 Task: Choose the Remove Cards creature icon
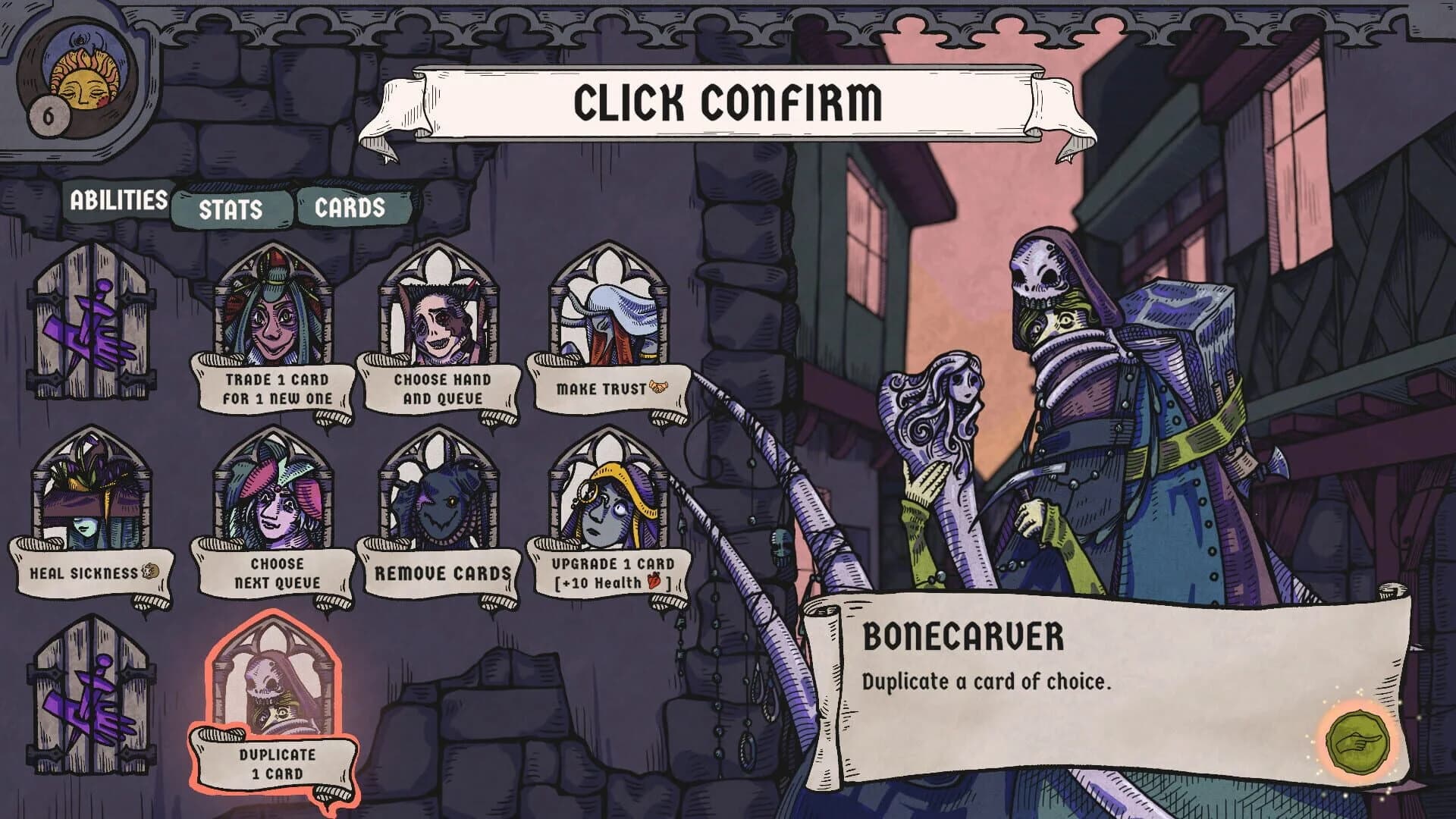point(436,500)
